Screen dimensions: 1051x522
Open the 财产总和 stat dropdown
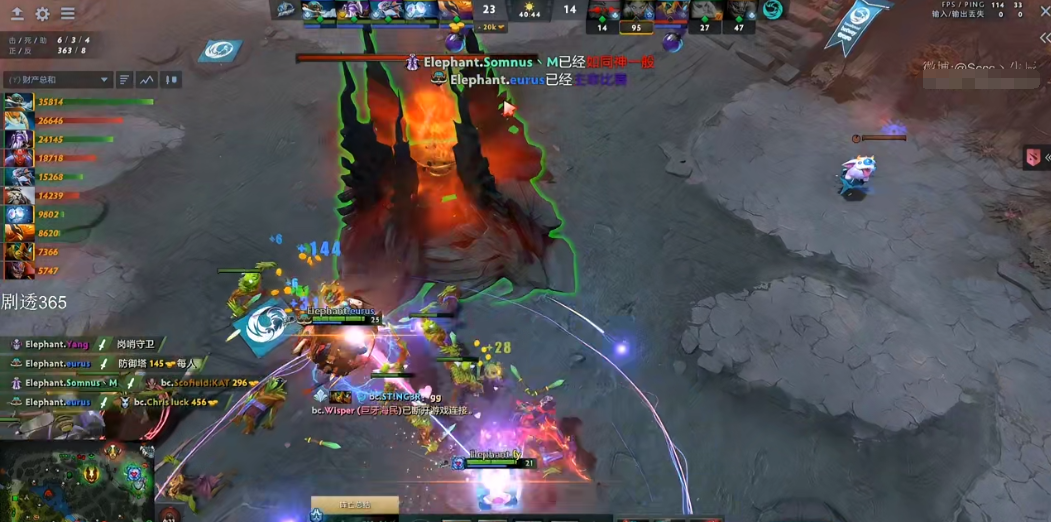point(58,80)
